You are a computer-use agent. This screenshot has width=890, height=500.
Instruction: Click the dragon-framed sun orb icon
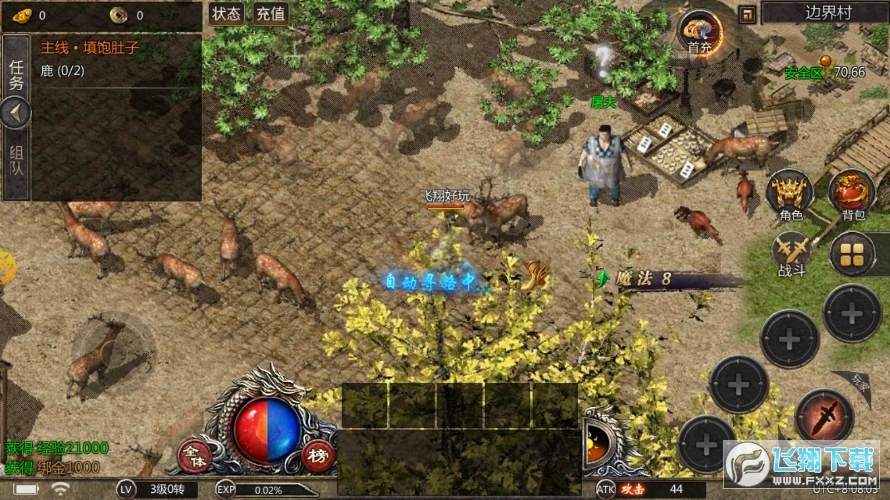[598, 440]
